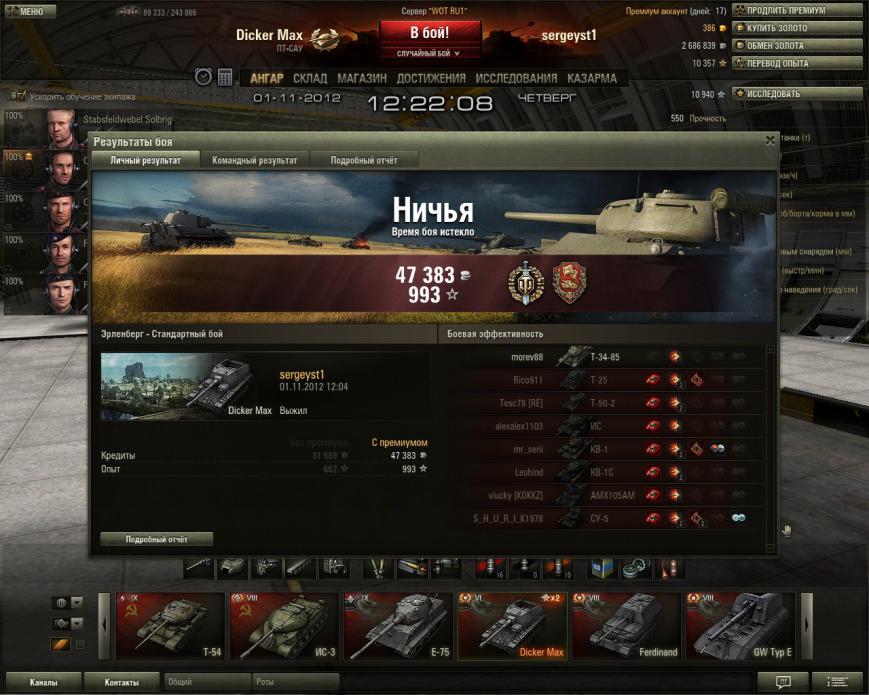869x695 pixels.
Task: Open the Случайный бой battle type dropdown
Action: (x=429, y=53)
